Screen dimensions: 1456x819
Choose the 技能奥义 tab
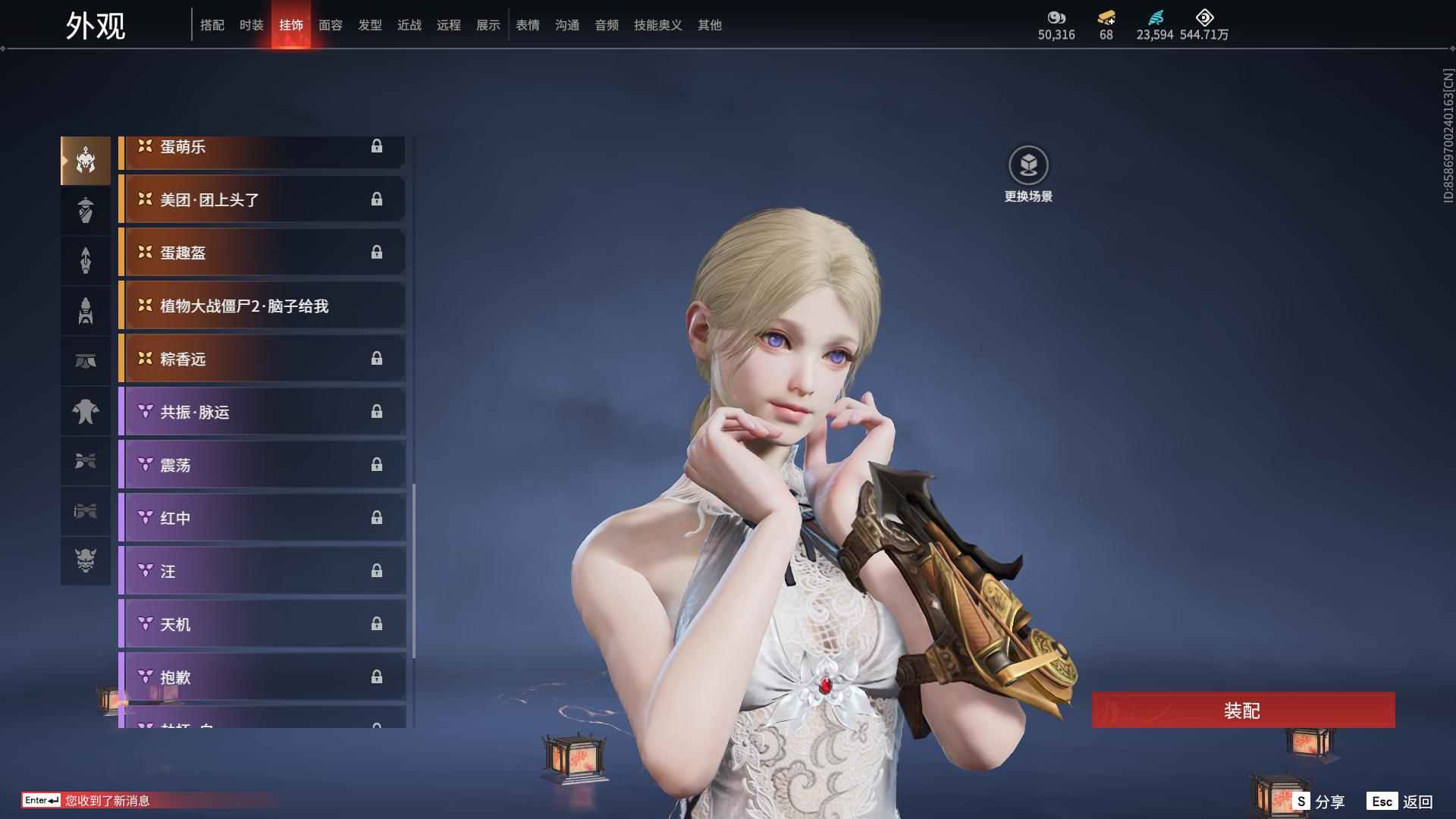pyautogui.click(x=657, y=25)
